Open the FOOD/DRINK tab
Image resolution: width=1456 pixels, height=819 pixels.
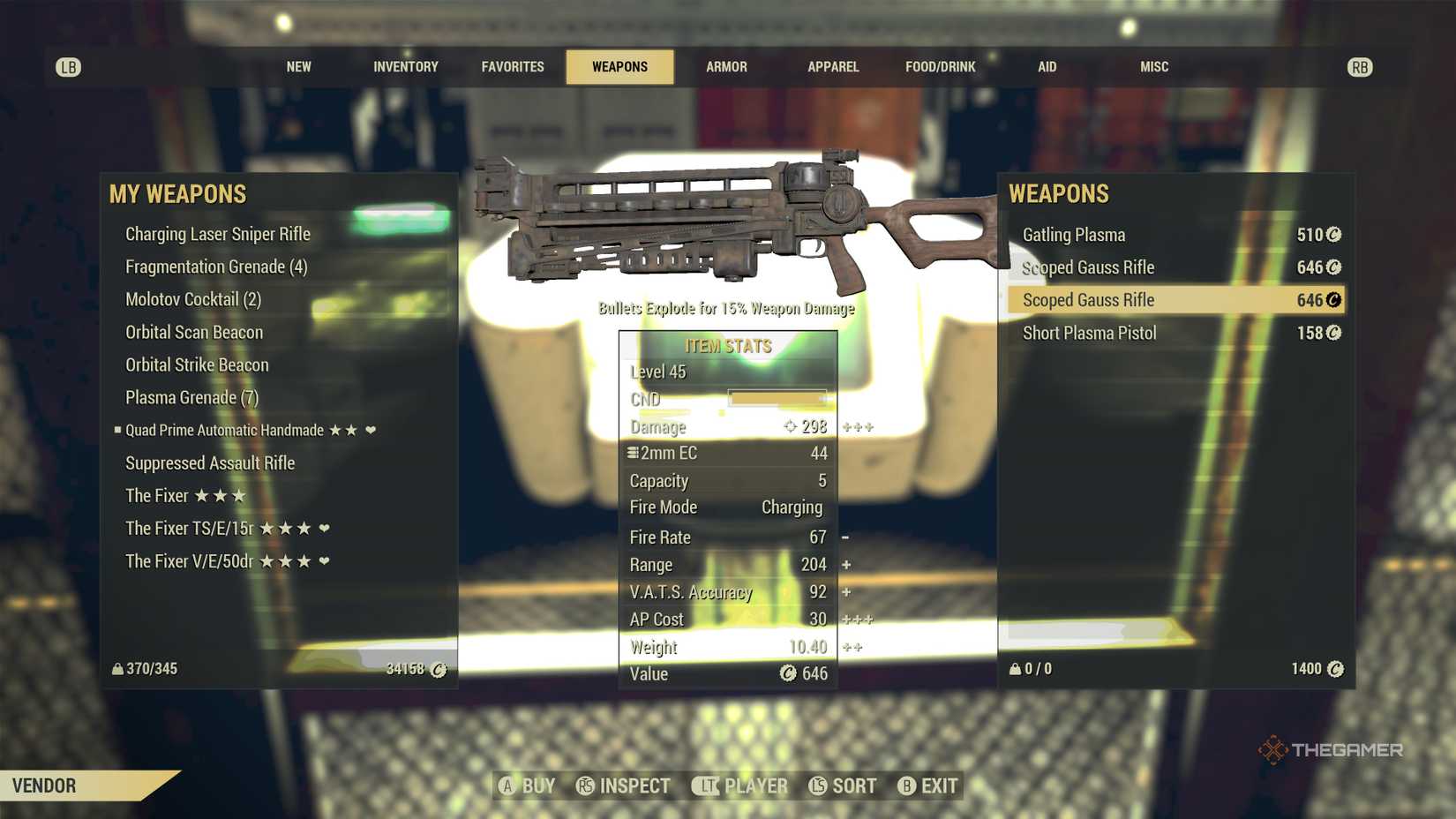(x=940, y=66)
